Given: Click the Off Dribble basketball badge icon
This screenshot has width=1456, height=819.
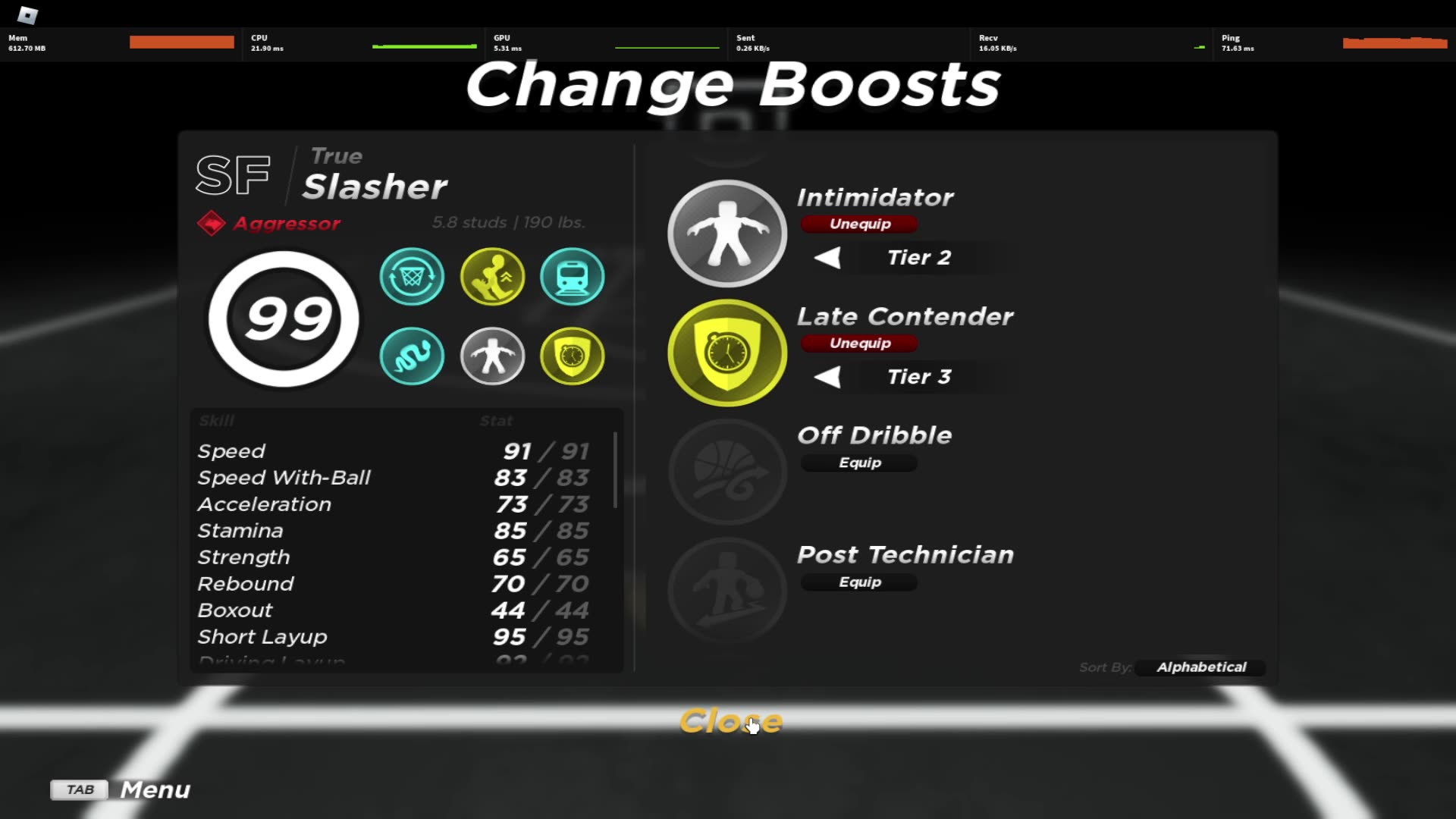Looking at the screenshot, I should point(726,472).
